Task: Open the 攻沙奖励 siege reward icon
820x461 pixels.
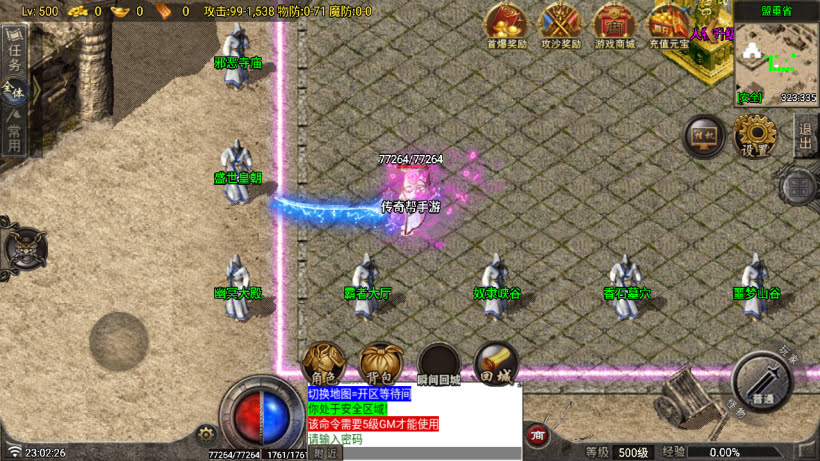Action: [561, 24]
